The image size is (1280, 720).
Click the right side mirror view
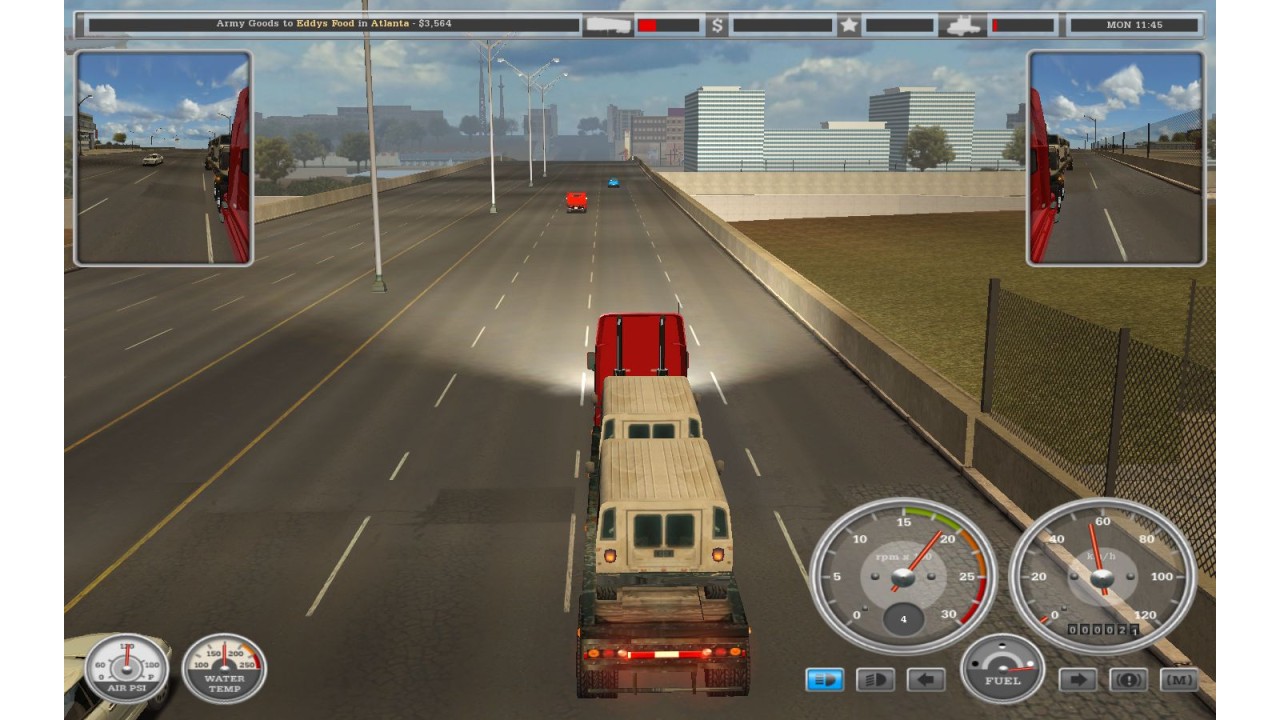[1116, 158]
